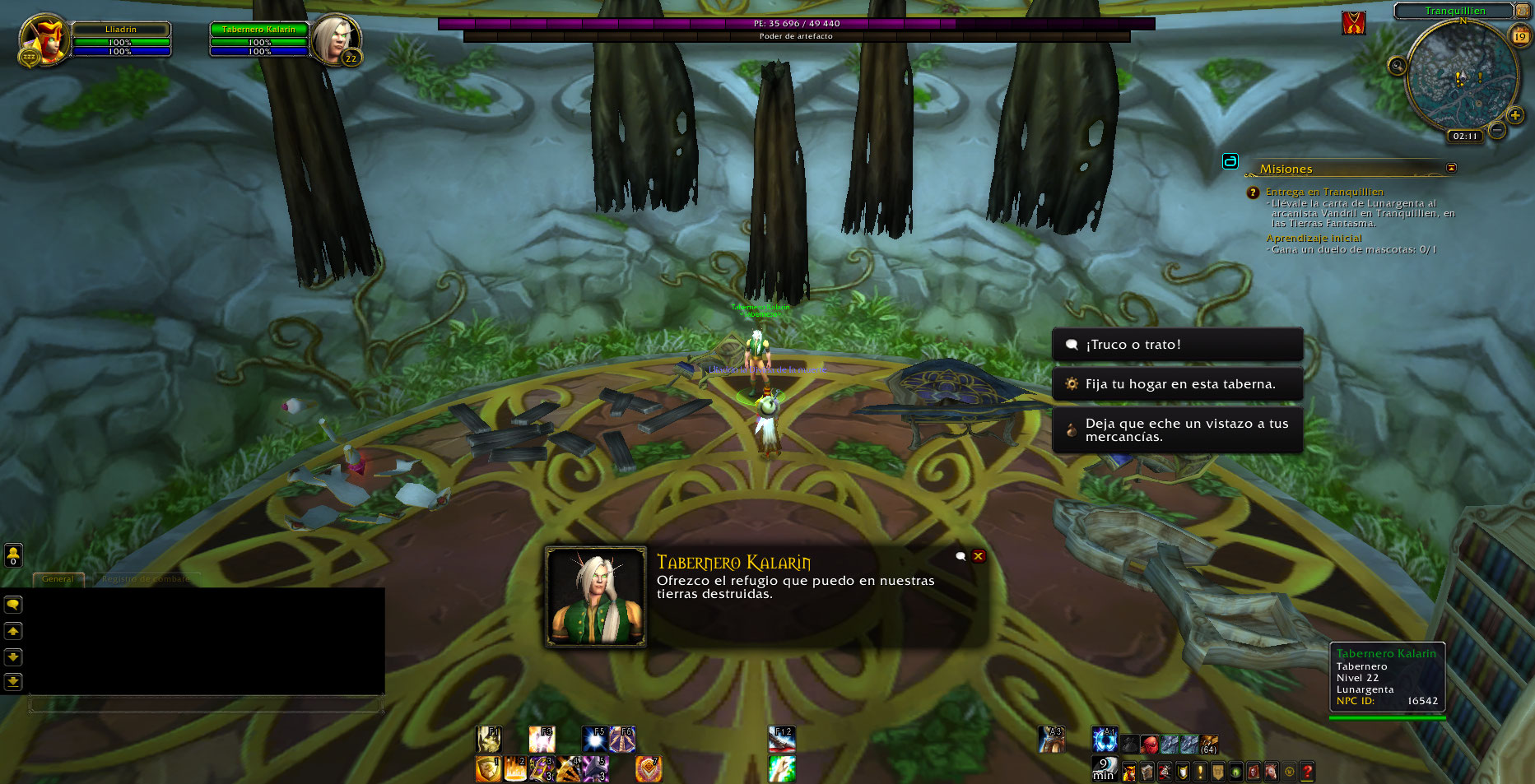1535x784 pixels.
Task: Click the red tabard buff icon
Action: tap(1353, 23)
